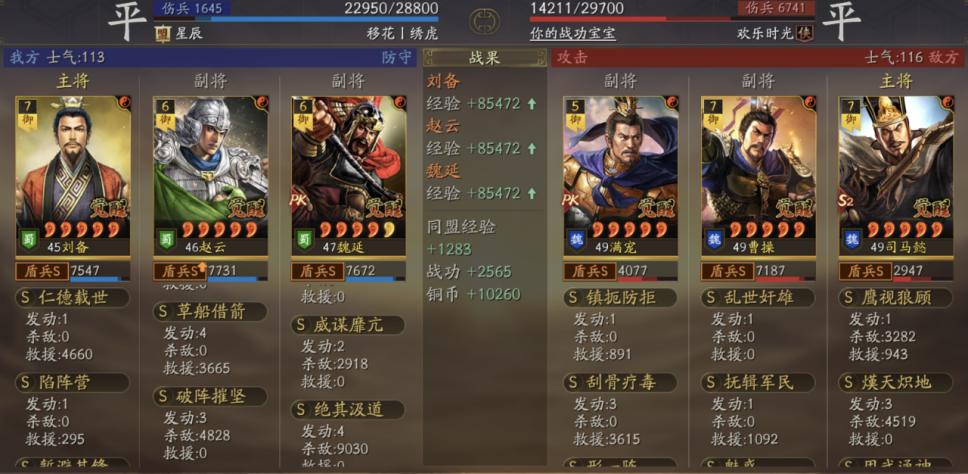
Task: Select Liu Bei's (刘备) hero portrait card
Action: click(x=73, y=175)
